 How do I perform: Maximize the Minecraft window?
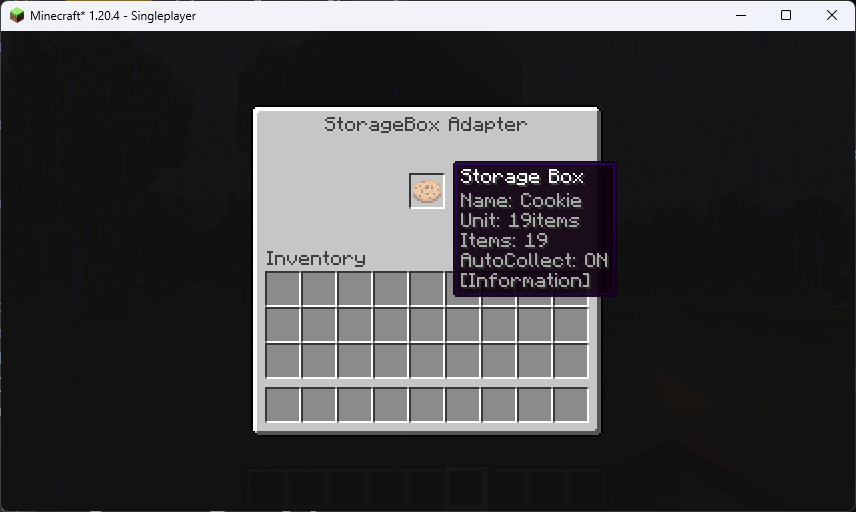(786, 15)
